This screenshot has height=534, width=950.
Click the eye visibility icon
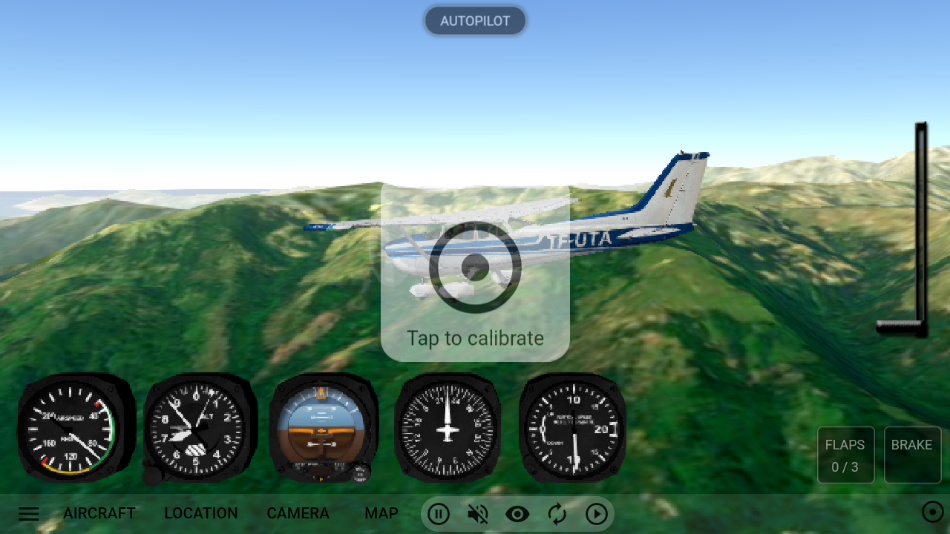pyautogui.click(x=517, y=514)
